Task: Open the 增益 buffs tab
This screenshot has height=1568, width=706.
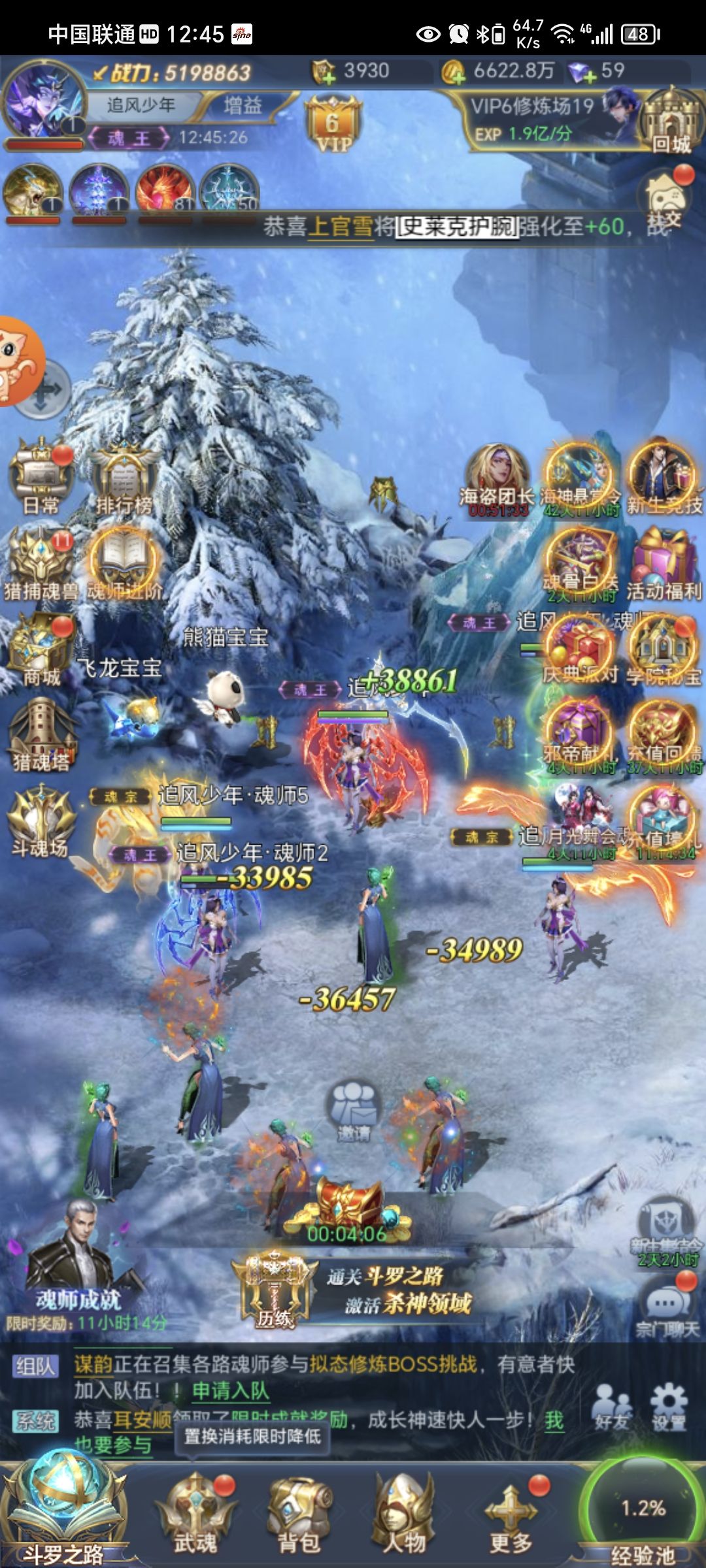Action: pos(243,105)
